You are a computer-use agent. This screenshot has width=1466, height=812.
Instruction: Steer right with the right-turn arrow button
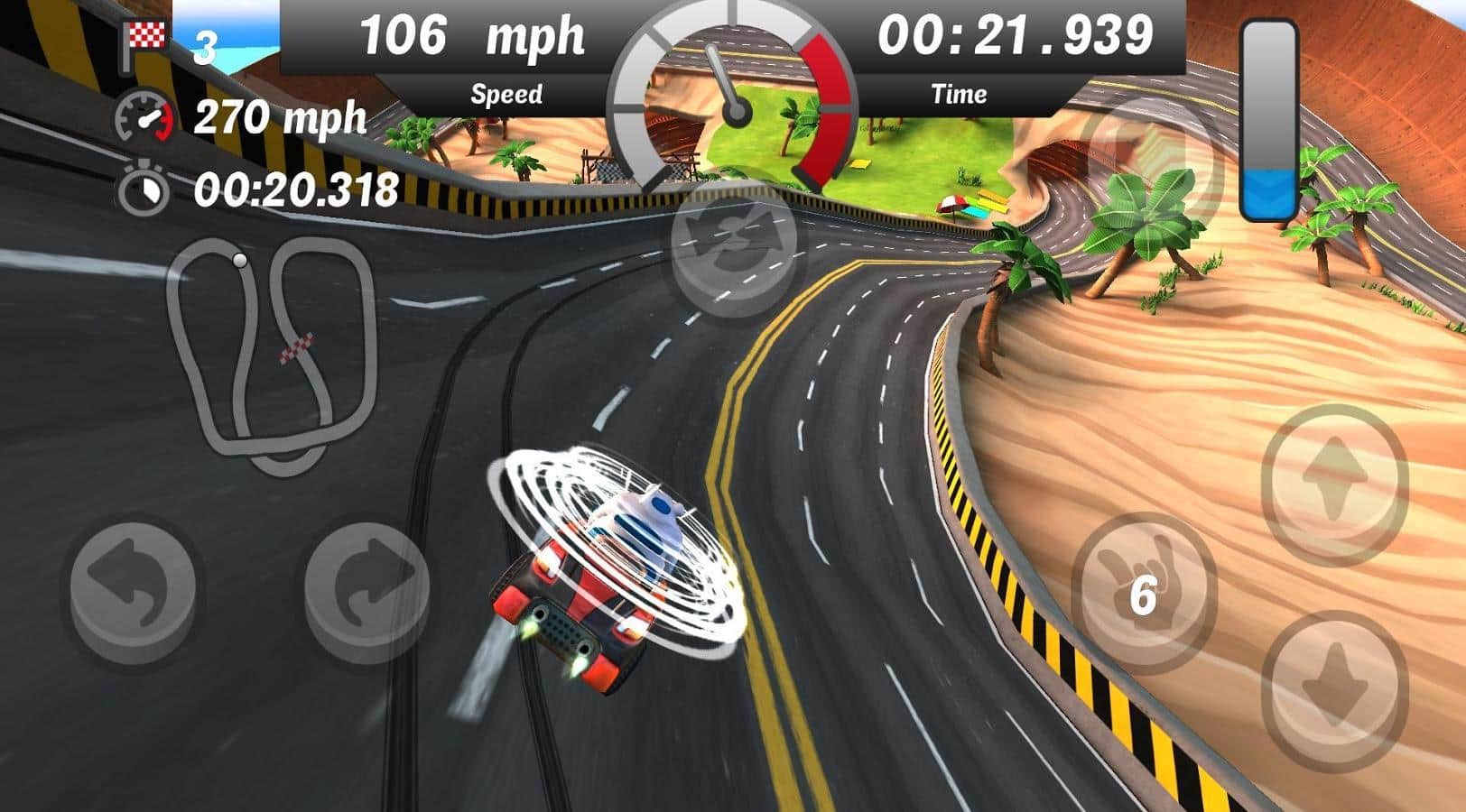pos(367,588)
